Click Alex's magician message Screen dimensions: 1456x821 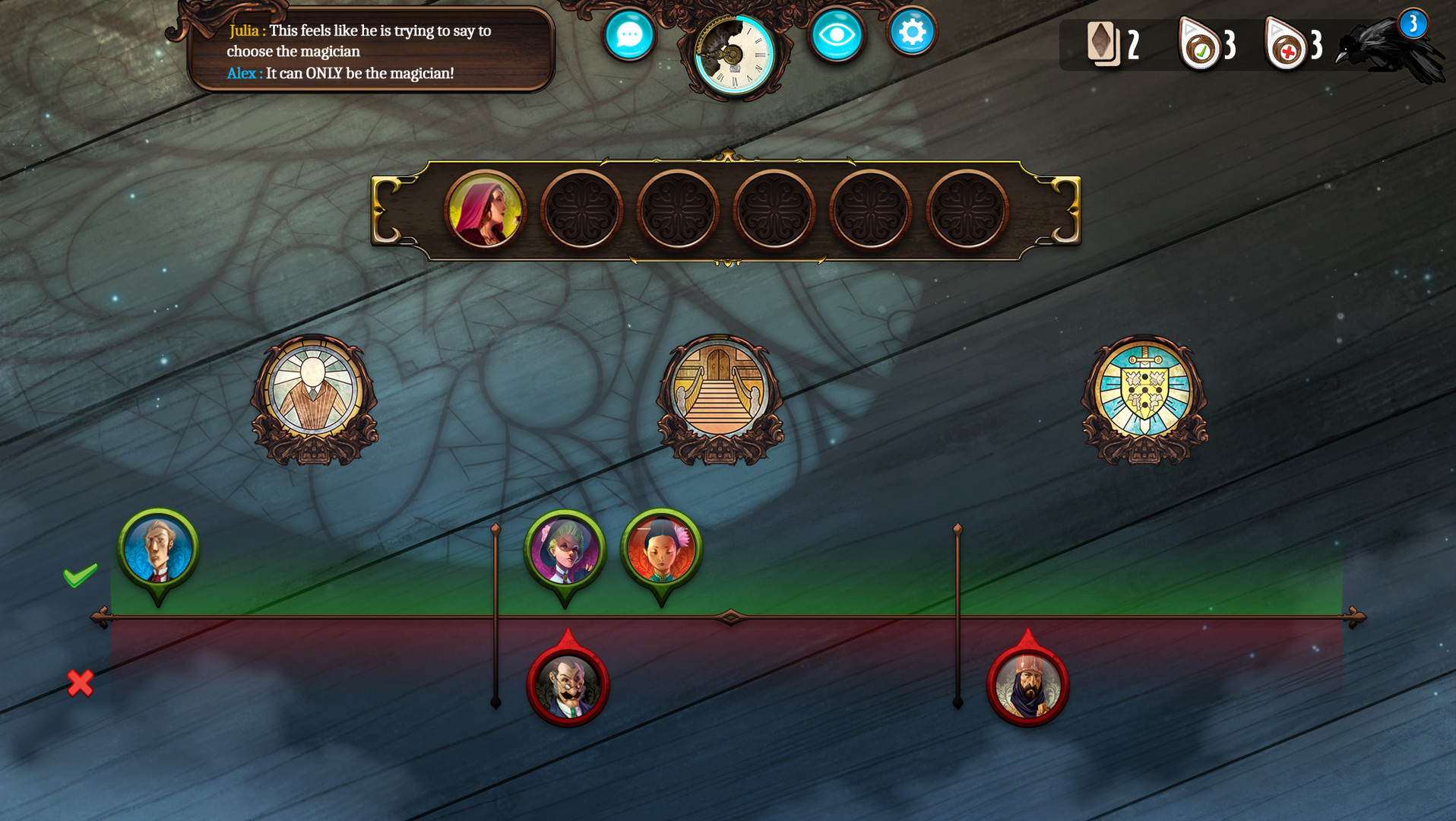coord(340,74)
